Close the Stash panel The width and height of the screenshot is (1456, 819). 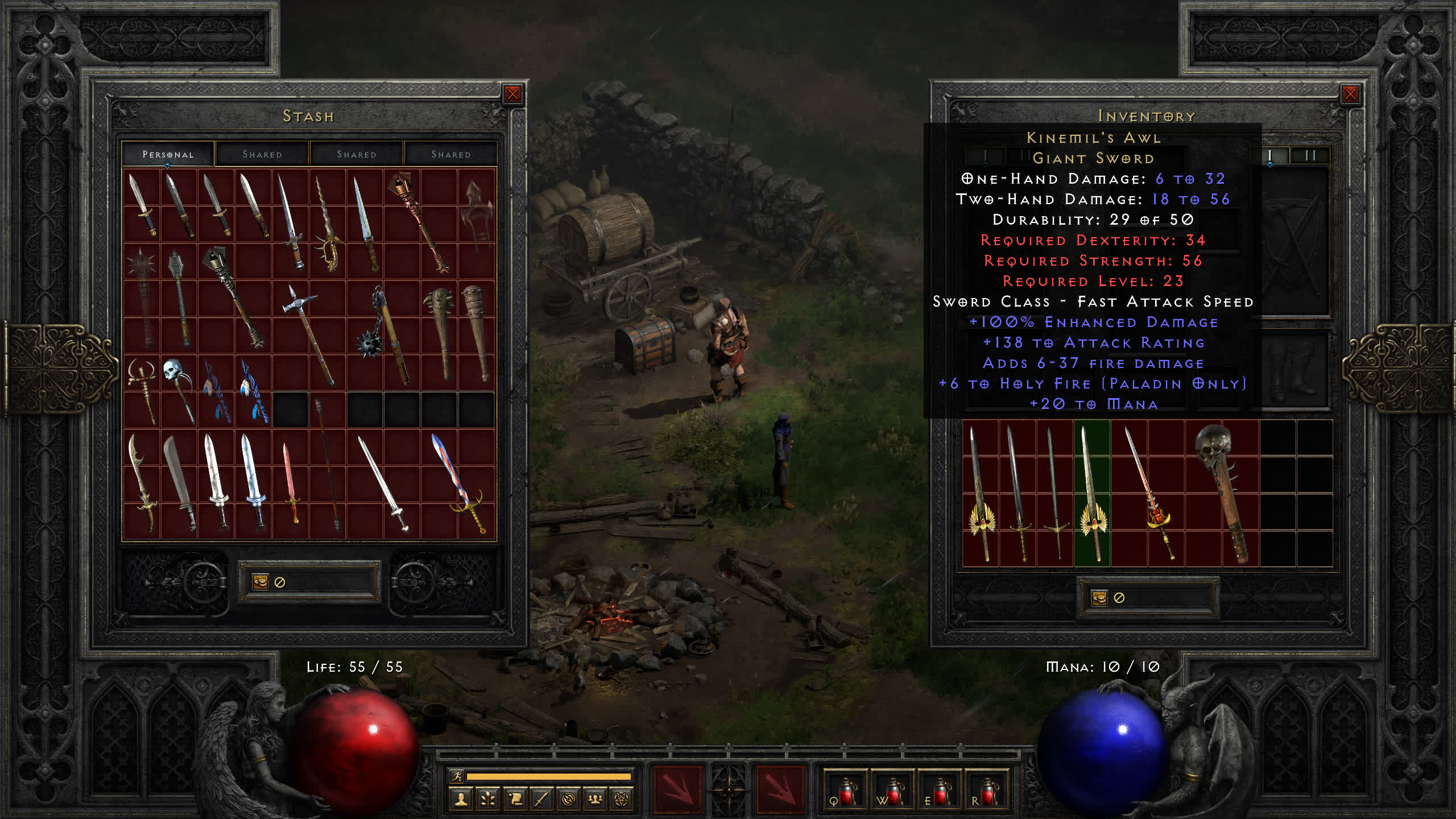pos(512,94)
